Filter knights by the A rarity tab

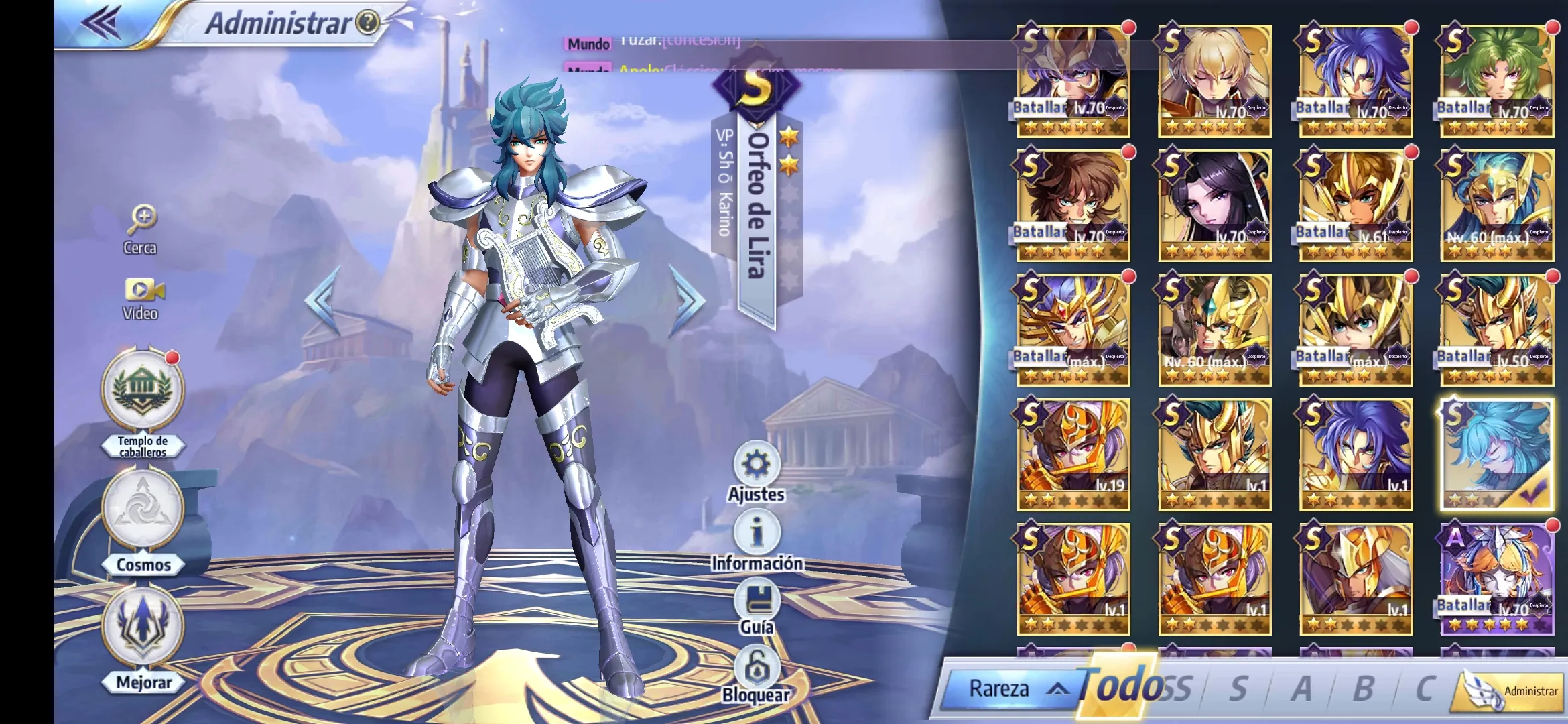pos(1301,688)
